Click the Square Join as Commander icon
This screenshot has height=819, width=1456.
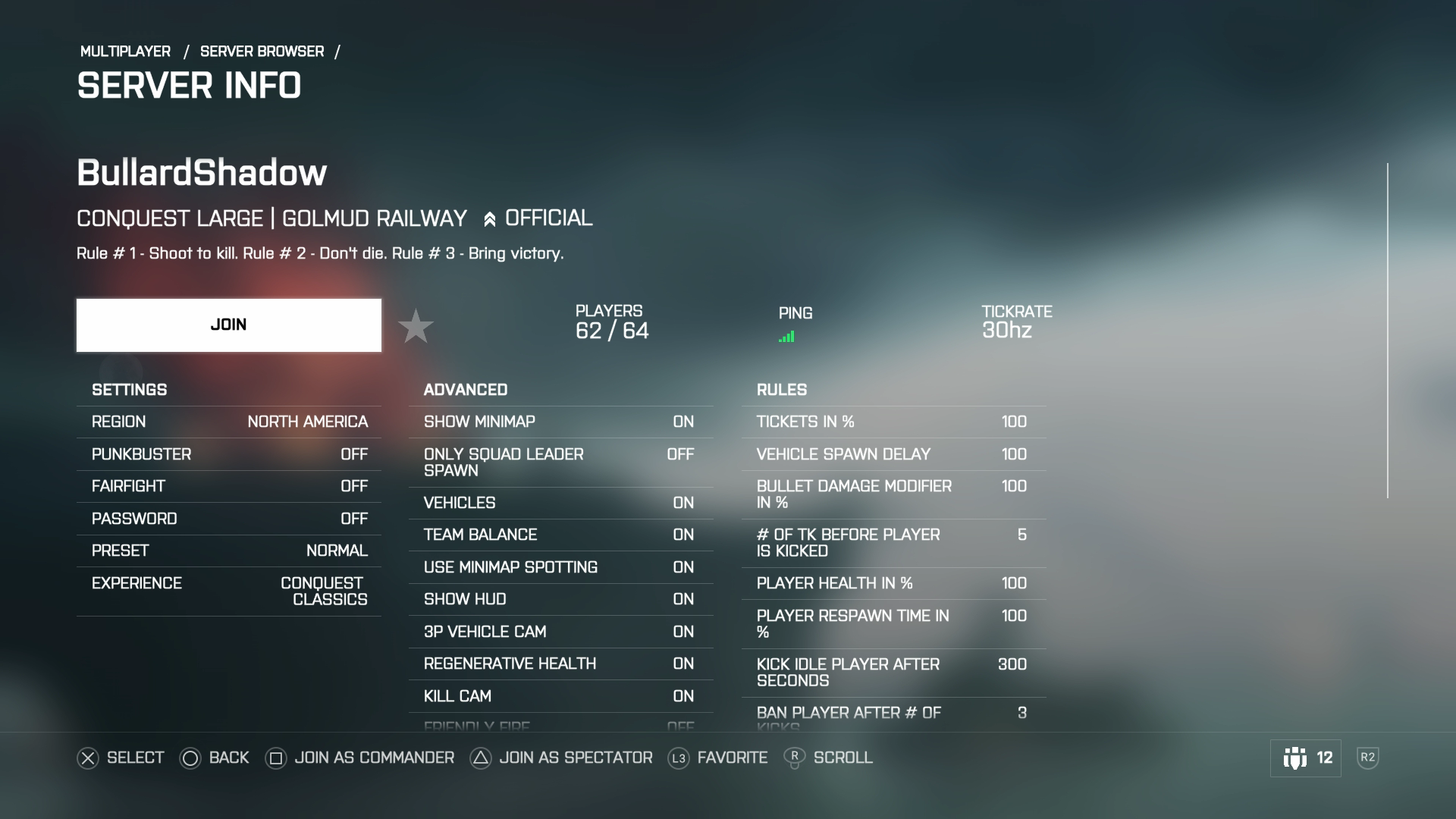(276, 758)
